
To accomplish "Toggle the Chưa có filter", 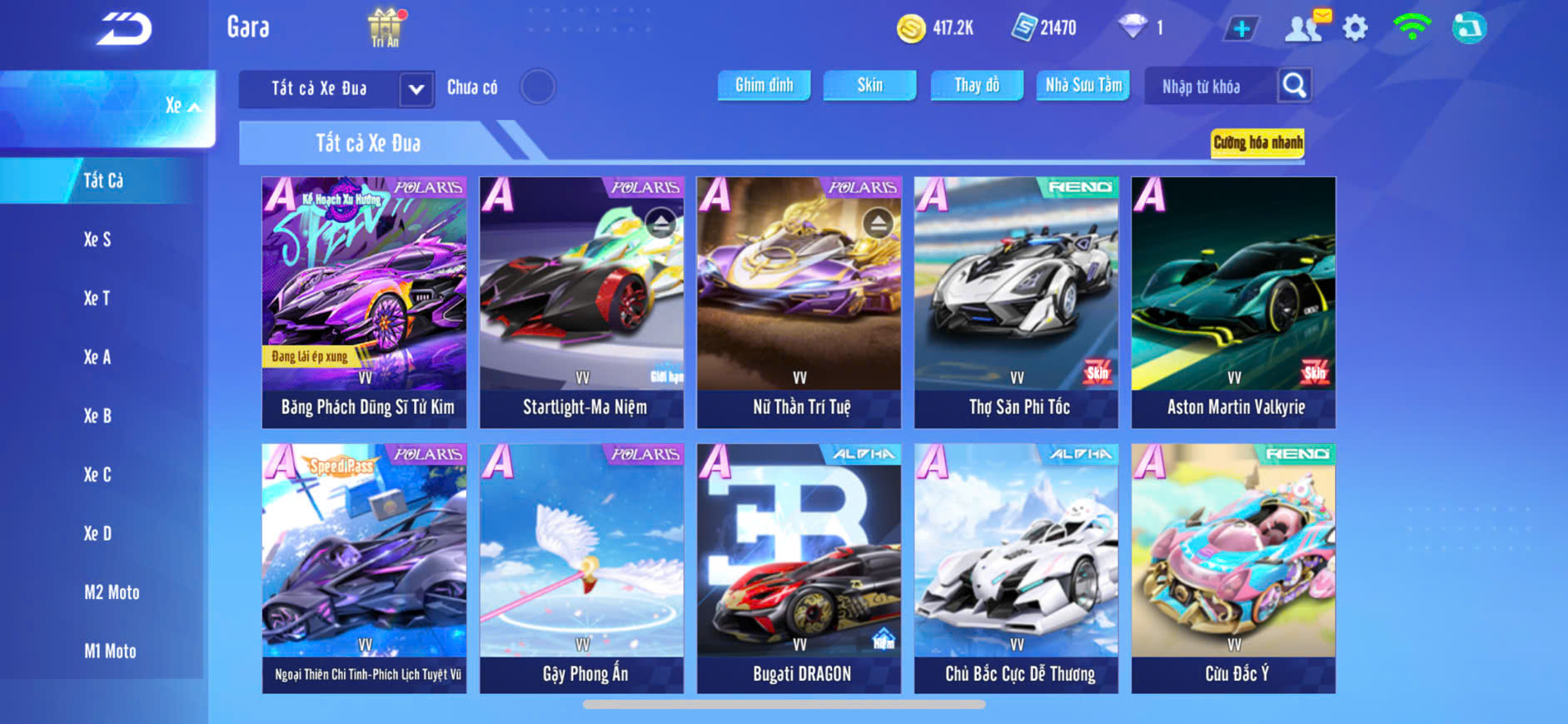I will pyautogui.click(x=537, y=87).
